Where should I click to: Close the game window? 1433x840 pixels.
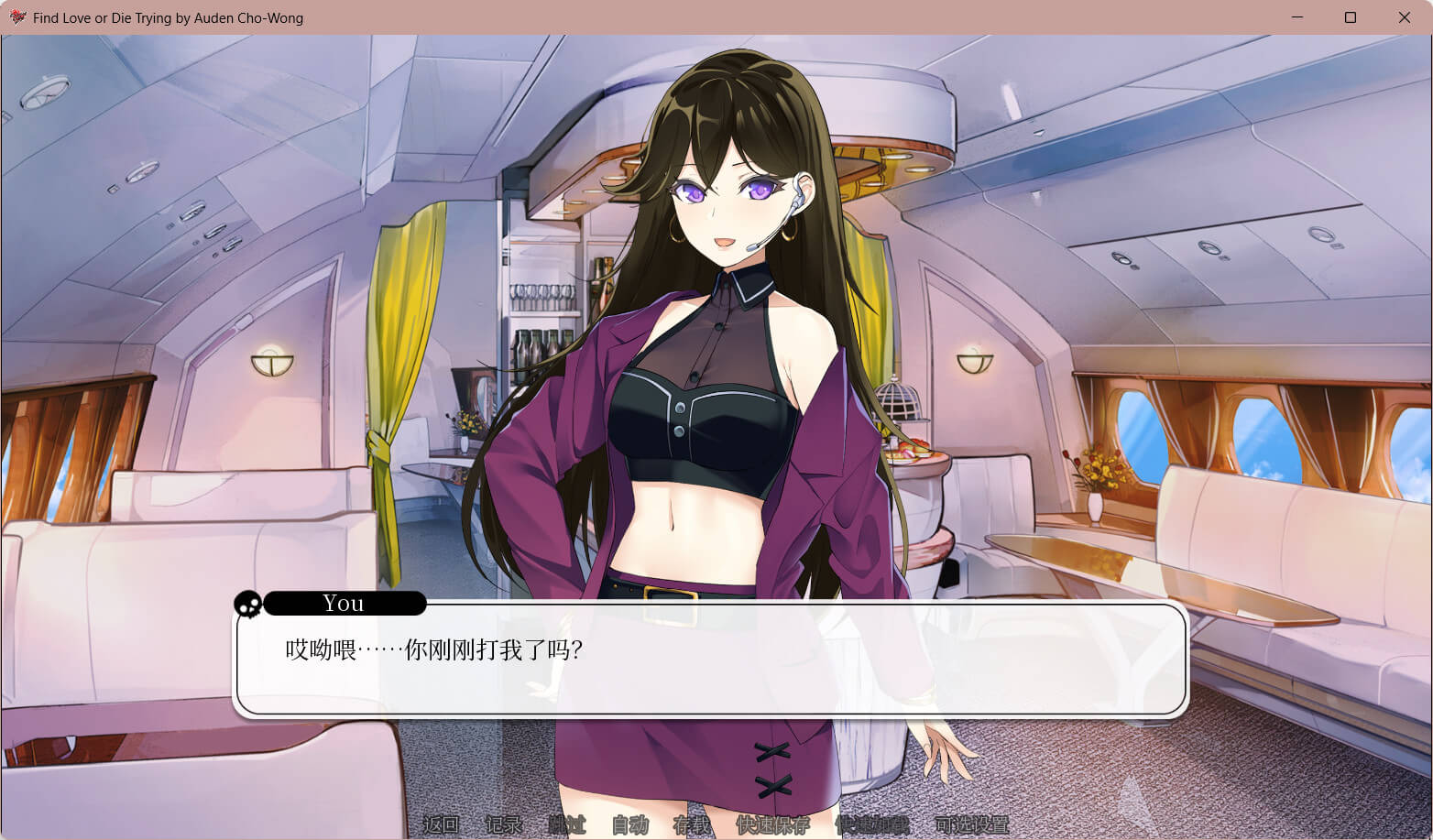[1404, 17]
